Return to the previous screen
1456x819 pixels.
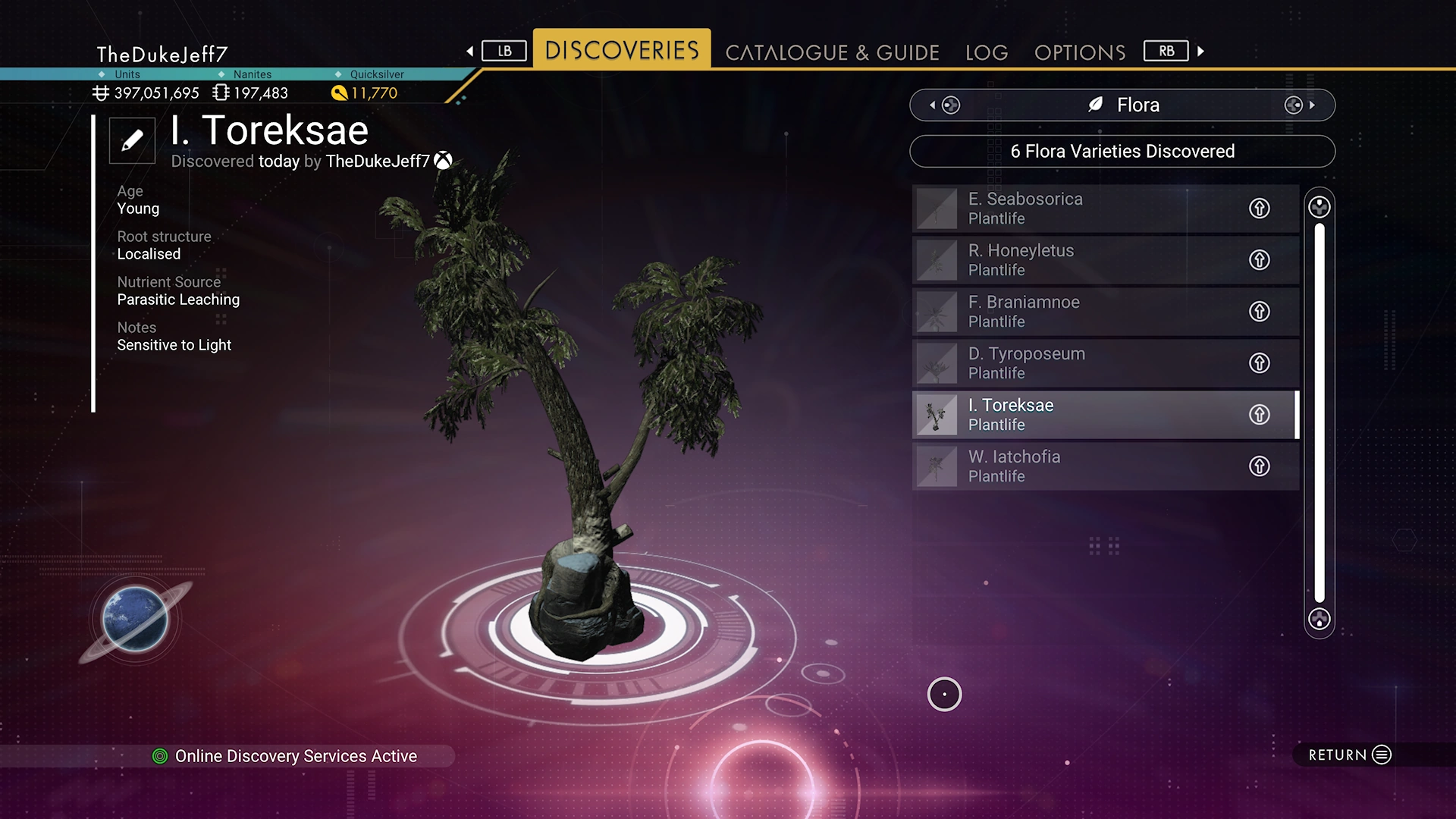click(x=1350, y=755)
